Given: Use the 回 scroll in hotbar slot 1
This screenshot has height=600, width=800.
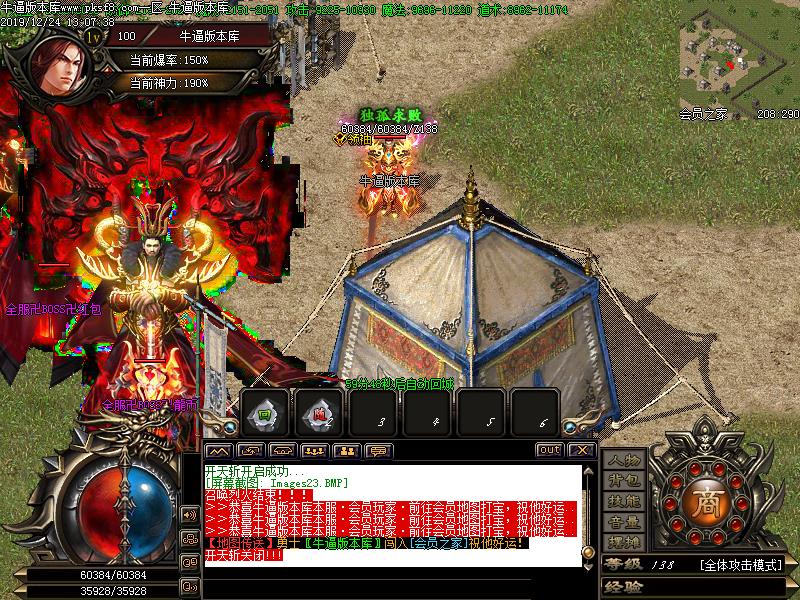Looking at the screenshot, I should [265, 414].
